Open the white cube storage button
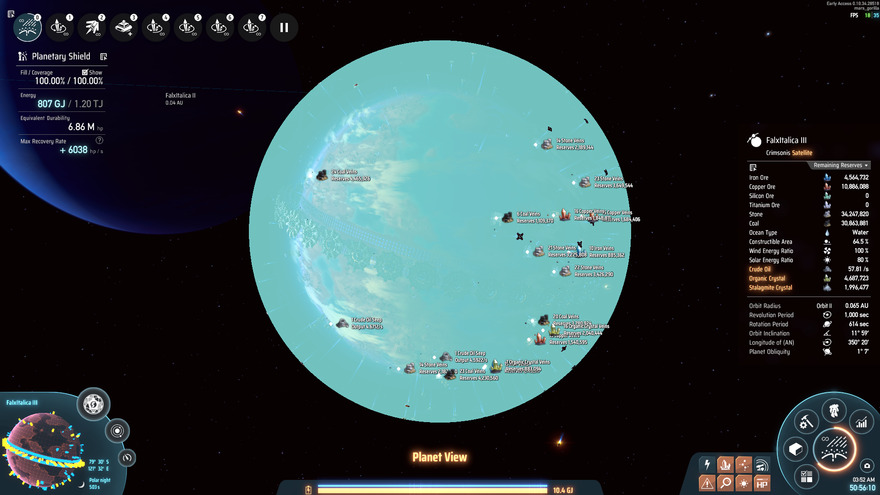This screenshot has width=880, height=495. click(x=795, y=450)
